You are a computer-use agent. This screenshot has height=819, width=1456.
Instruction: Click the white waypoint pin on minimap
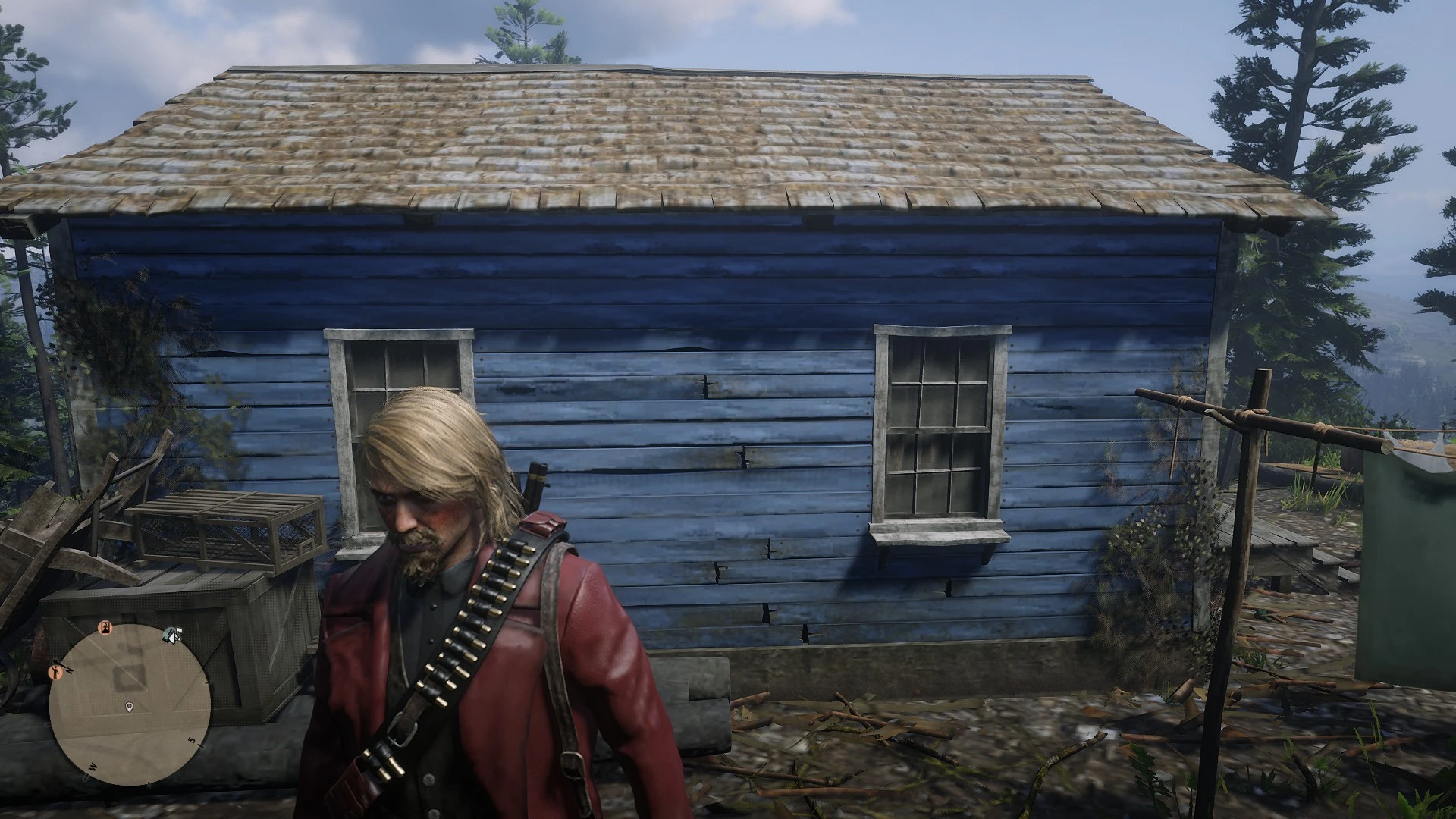(x=129, y=707)
